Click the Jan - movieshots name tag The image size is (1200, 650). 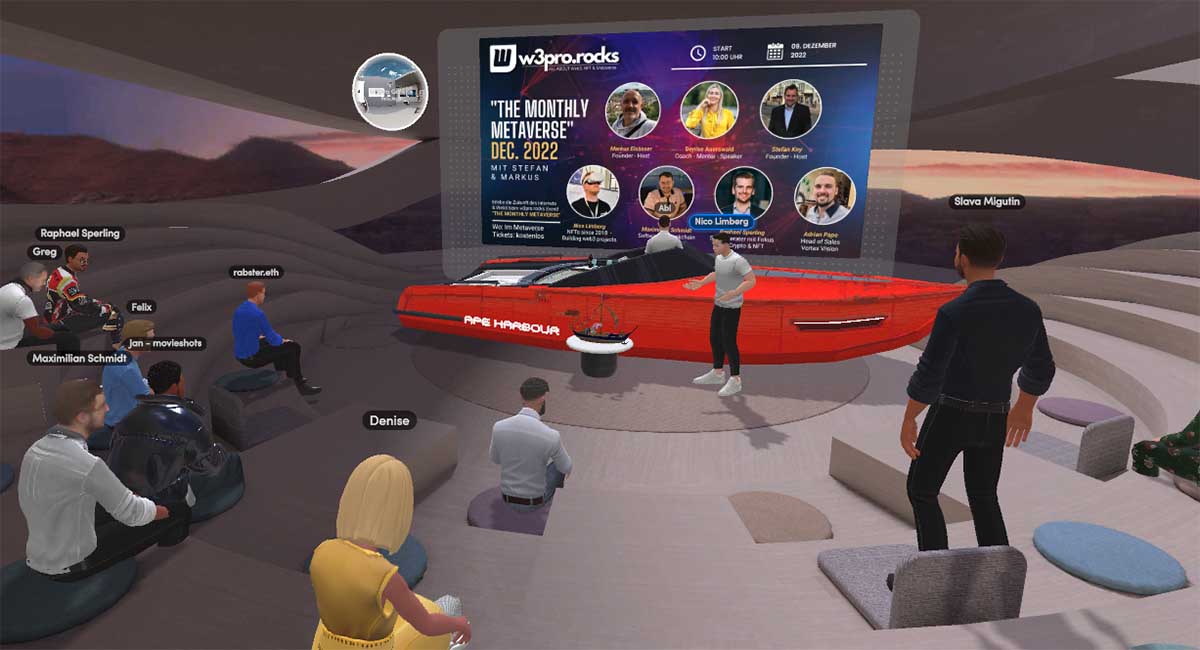coord(164,343)
